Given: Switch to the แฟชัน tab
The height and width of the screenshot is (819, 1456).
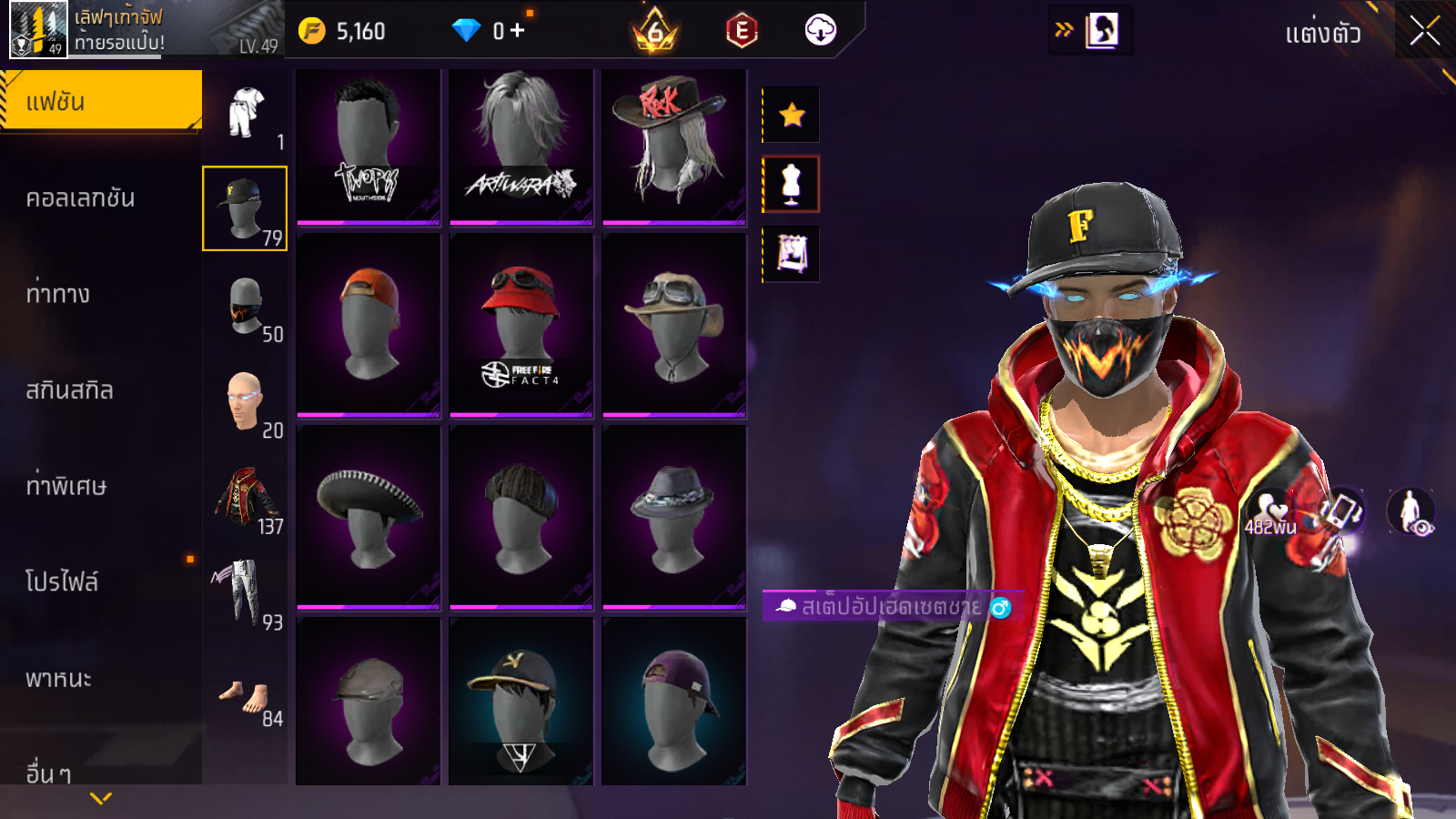Looking at the screenshot, I should click(x=100, y=101).
